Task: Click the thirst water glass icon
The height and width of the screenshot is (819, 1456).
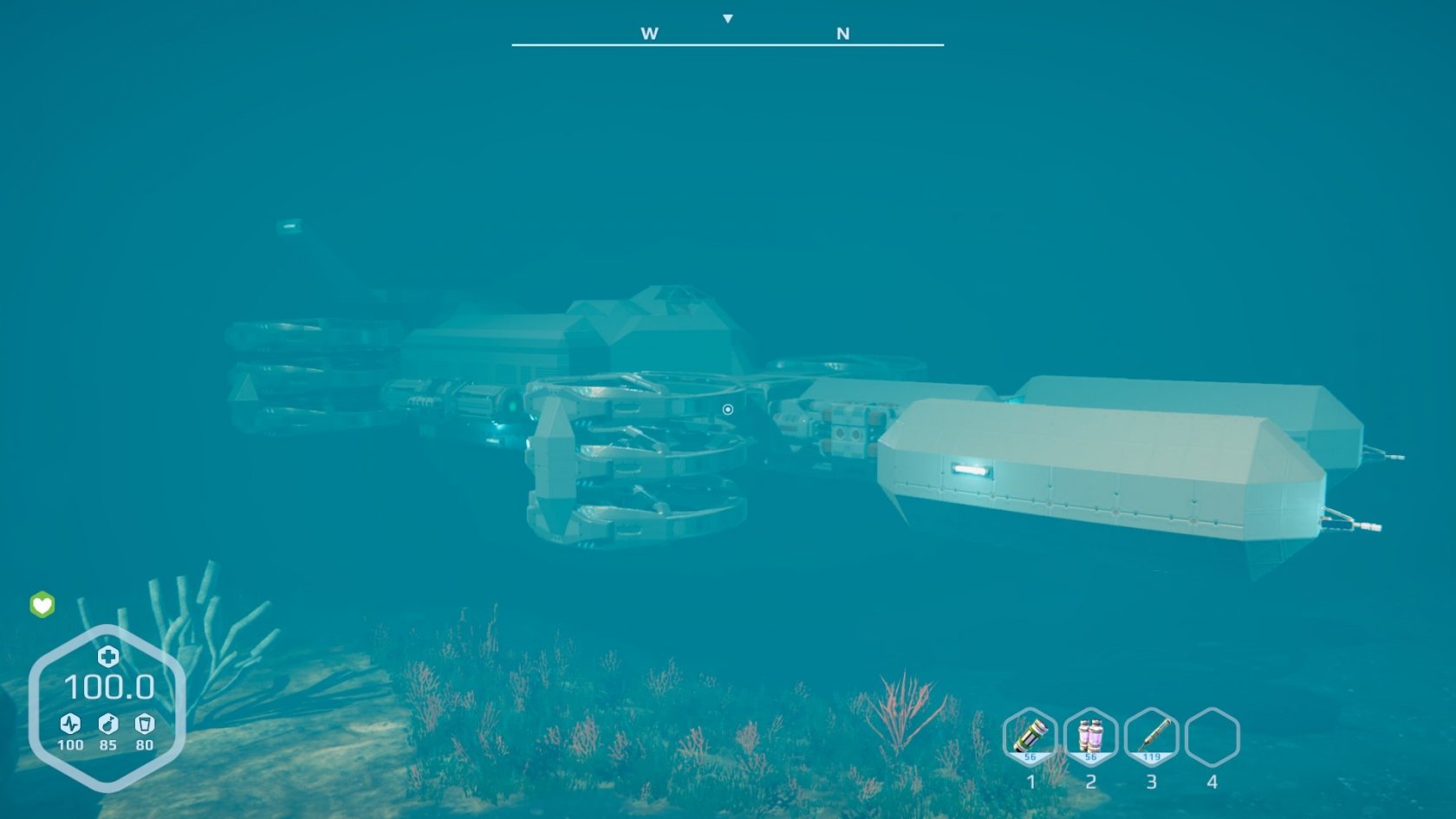Action: (x=145, y=724)
